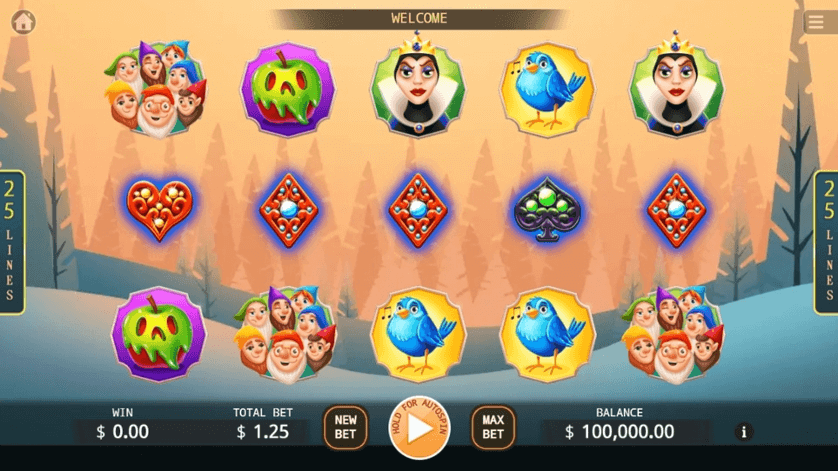Select the left 25 Lines indicator

coord(11,242)
